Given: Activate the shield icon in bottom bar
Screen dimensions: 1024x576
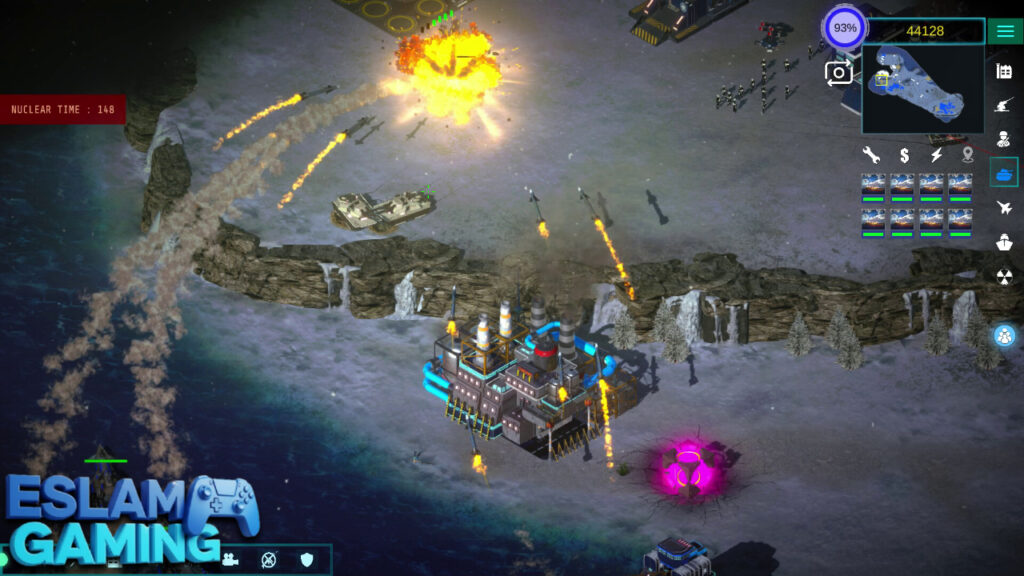Looking at the screenshot, I should pyautogui.click(x=307, y=560).
